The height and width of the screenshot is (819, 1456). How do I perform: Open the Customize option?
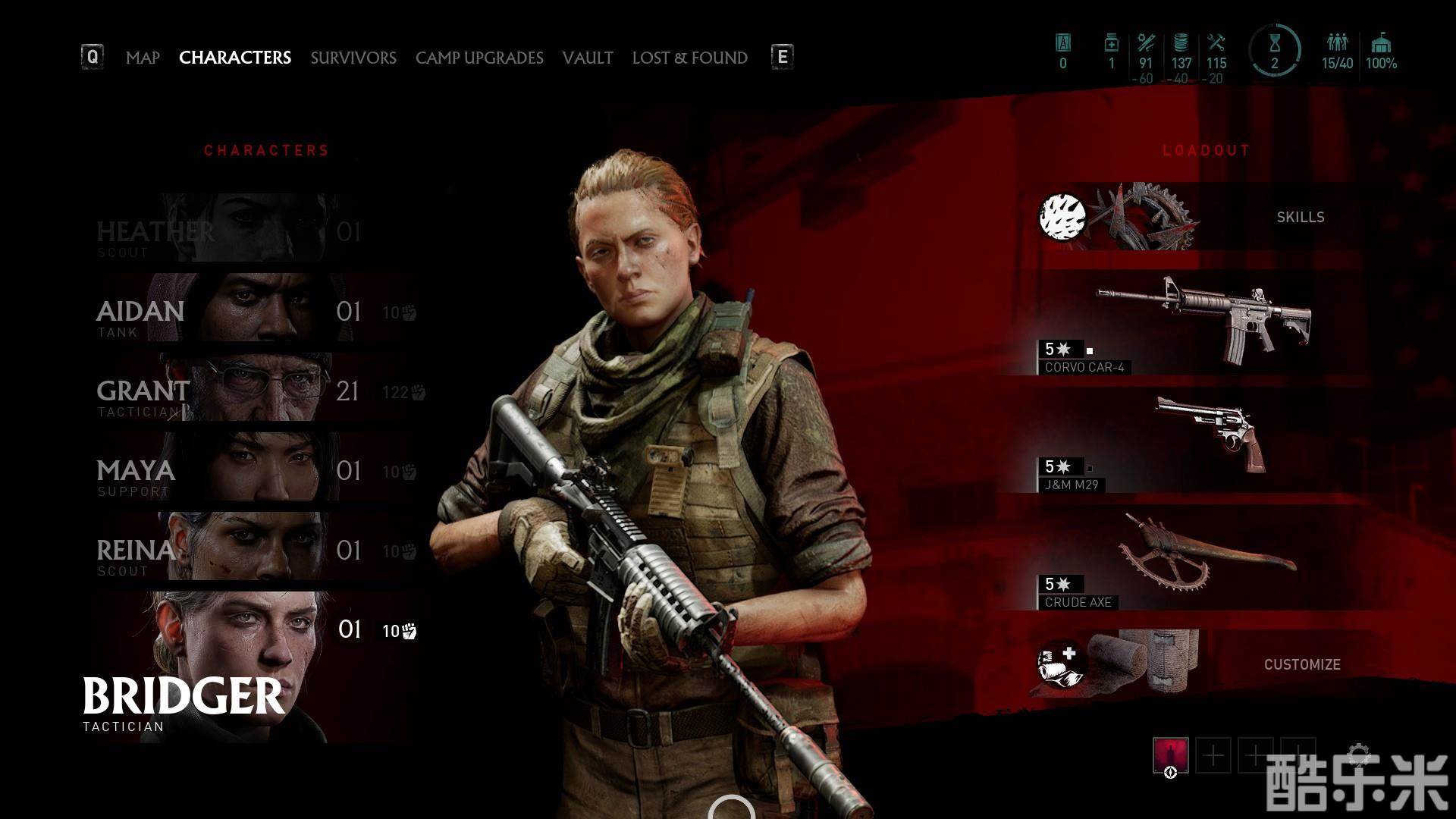pos(1213,664)
